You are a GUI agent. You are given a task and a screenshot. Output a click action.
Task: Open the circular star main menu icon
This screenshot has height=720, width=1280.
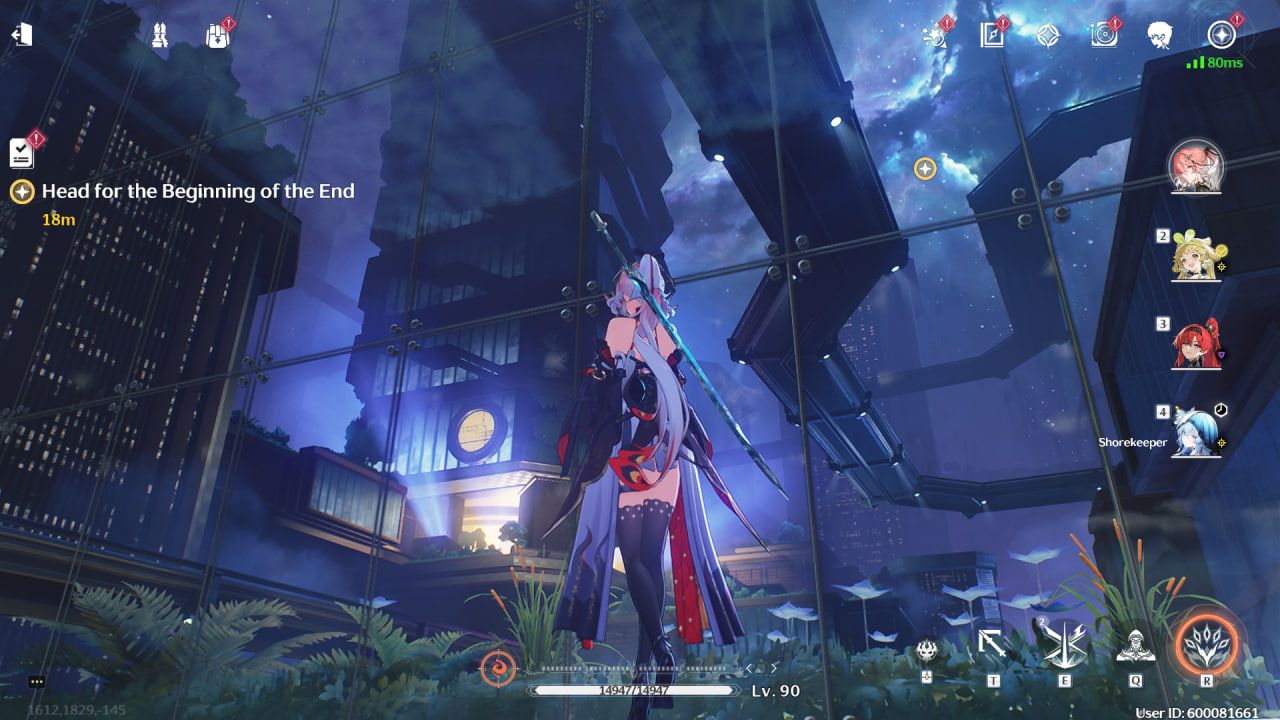pyautogui.click(x=1221, y=36)
